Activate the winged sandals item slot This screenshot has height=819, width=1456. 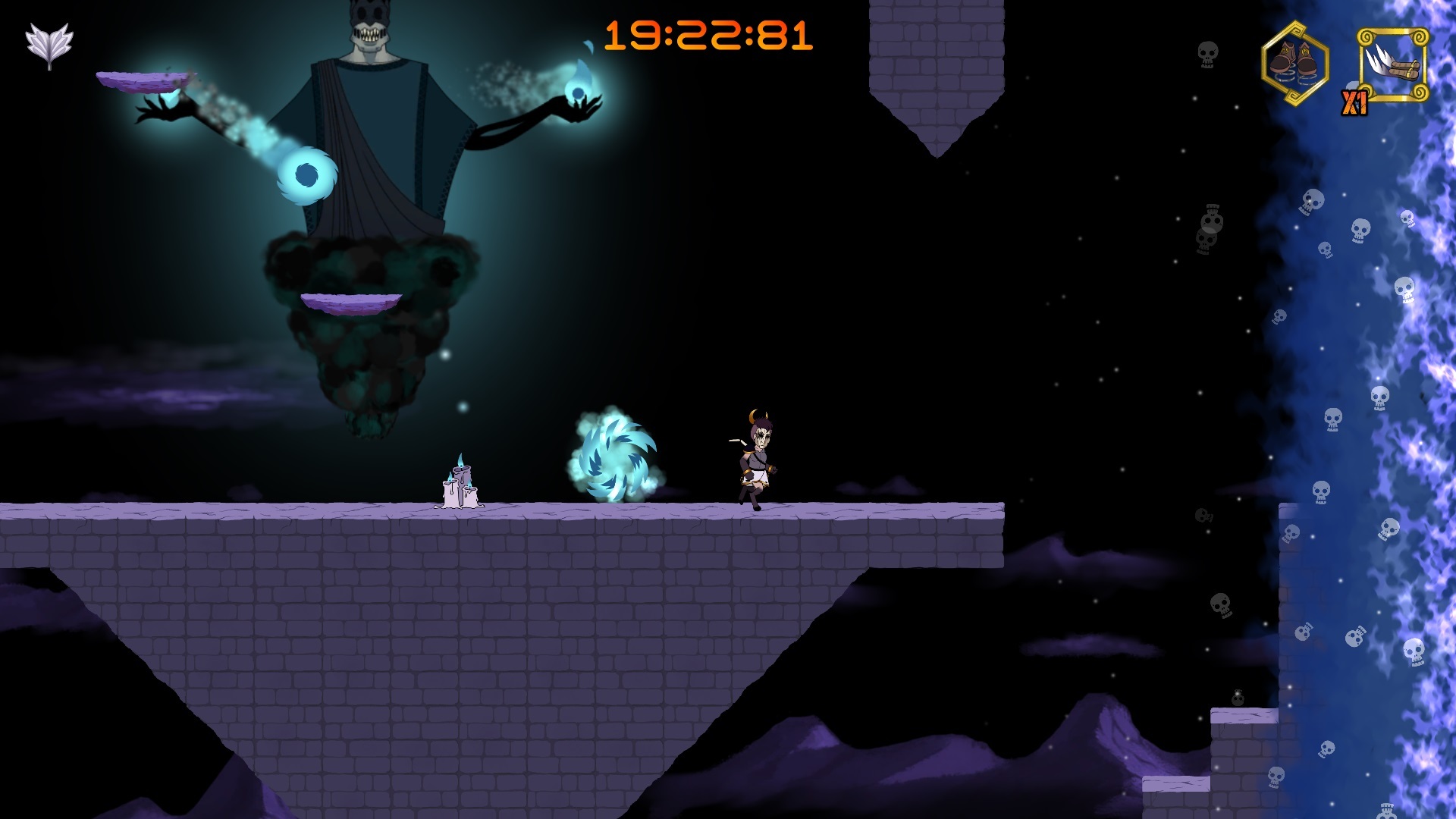[1393, 64]
